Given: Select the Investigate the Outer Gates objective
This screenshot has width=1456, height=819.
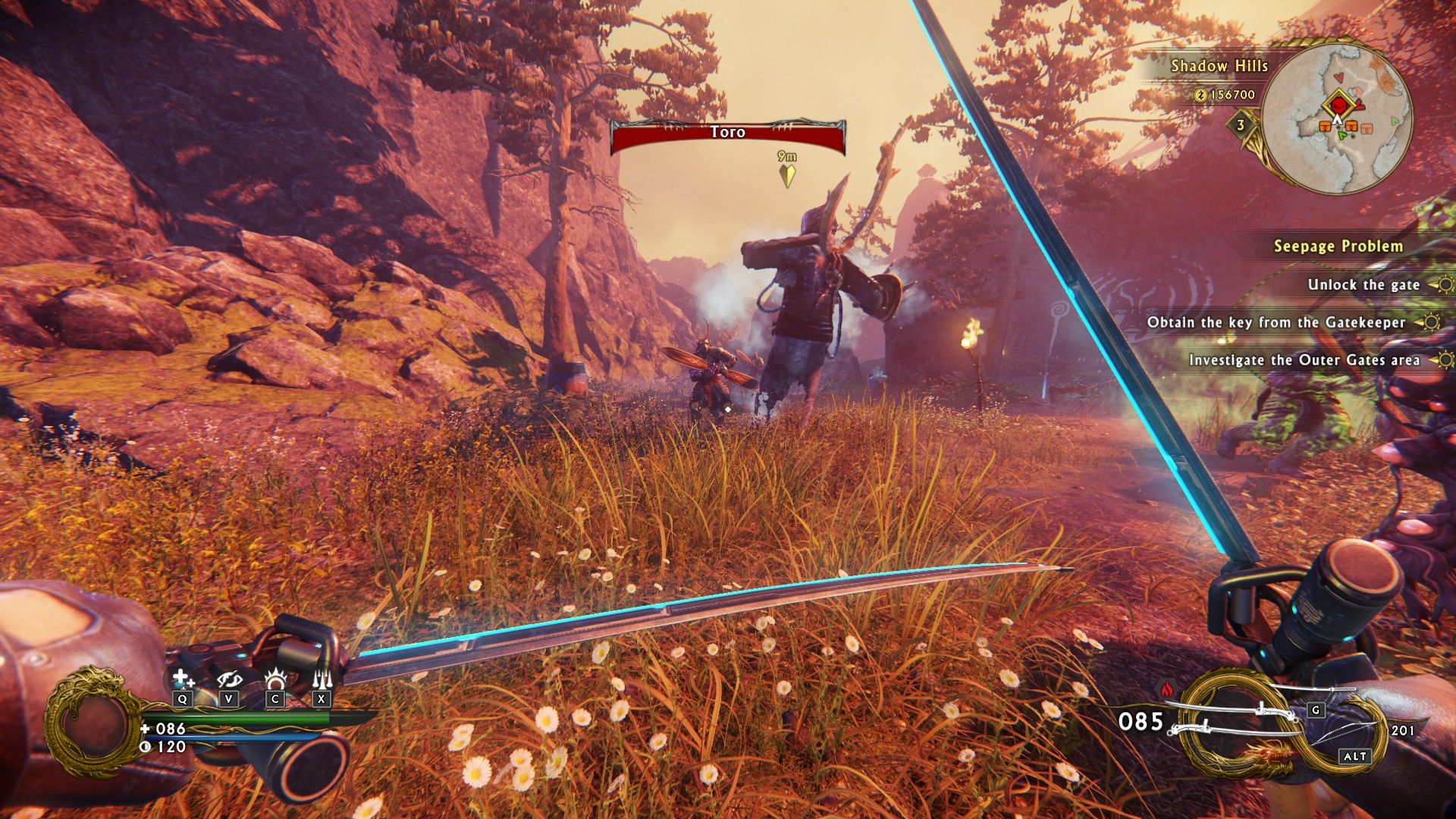Looking at the screenshot, I should coord(1304,360).
